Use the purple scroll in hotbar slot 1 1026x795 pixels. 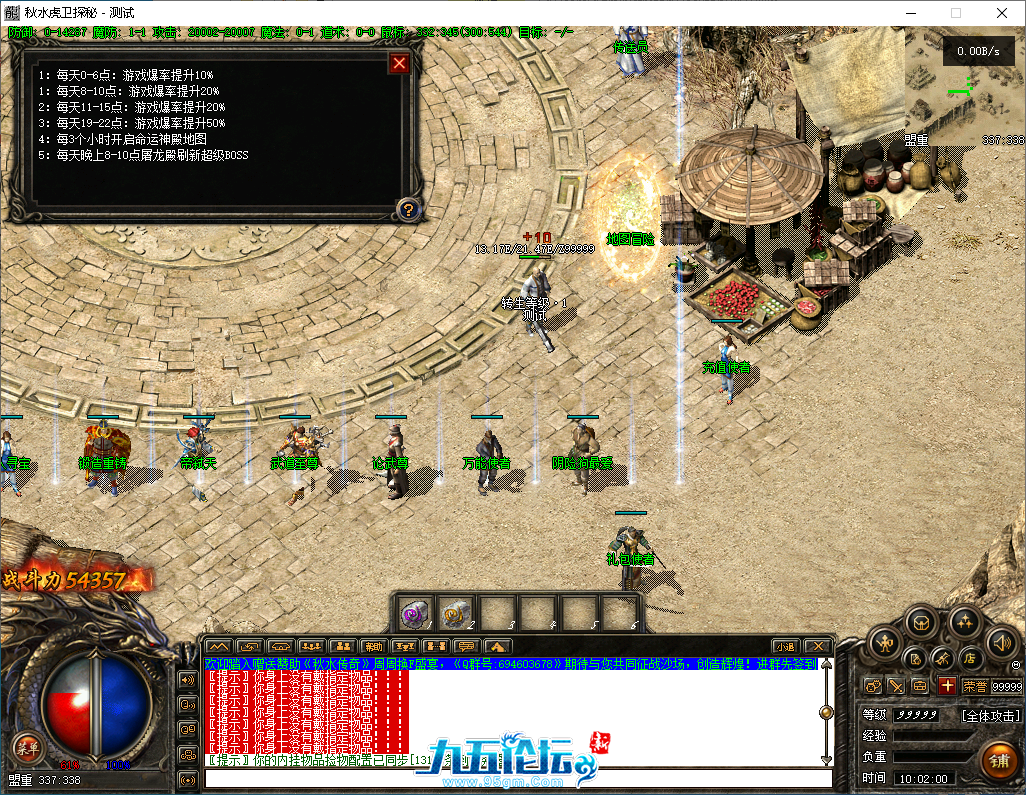click(414, 610)
